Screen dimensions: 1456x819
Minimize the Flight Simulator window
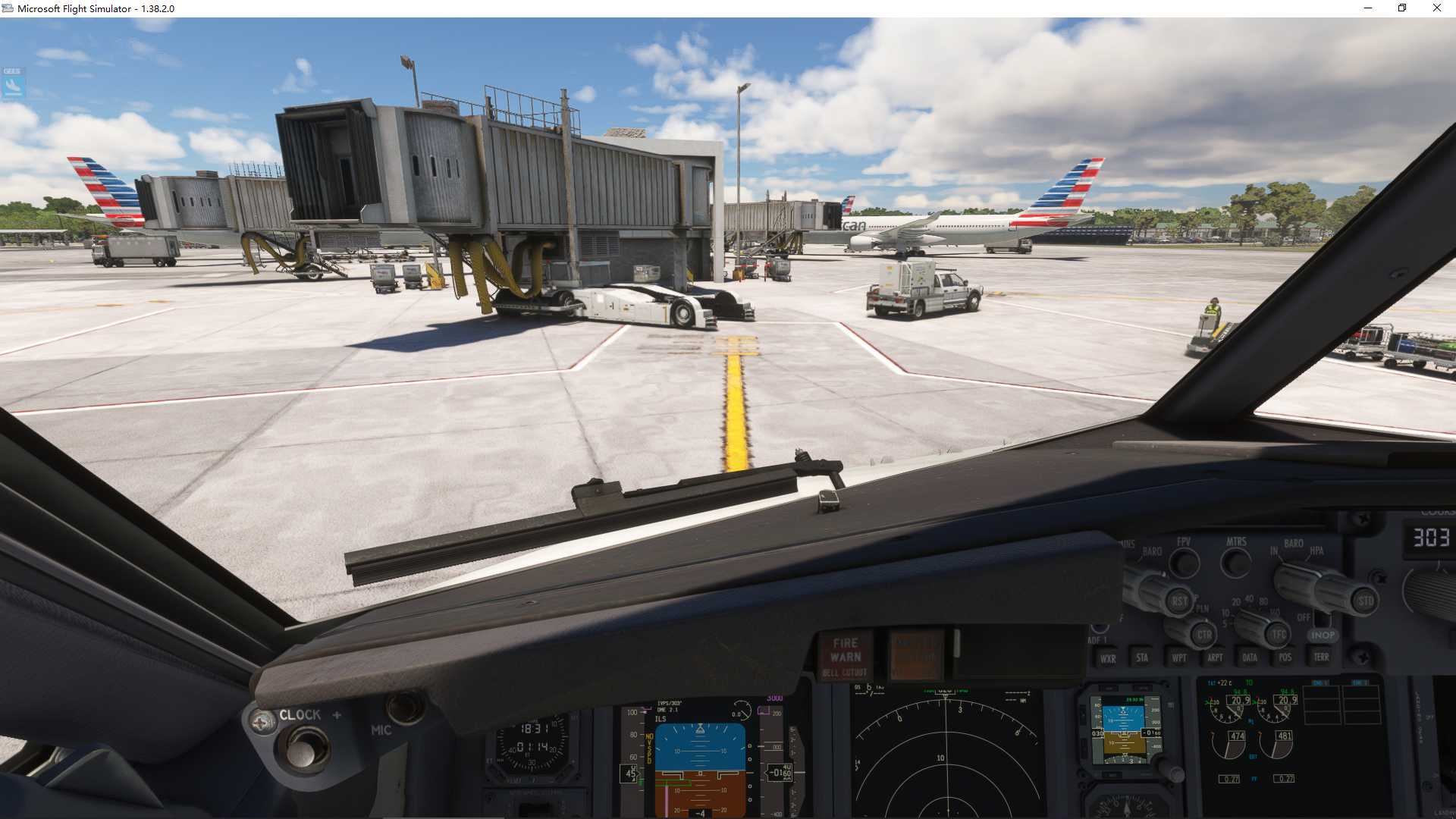pyautogui.click(x=1368, y=8)
